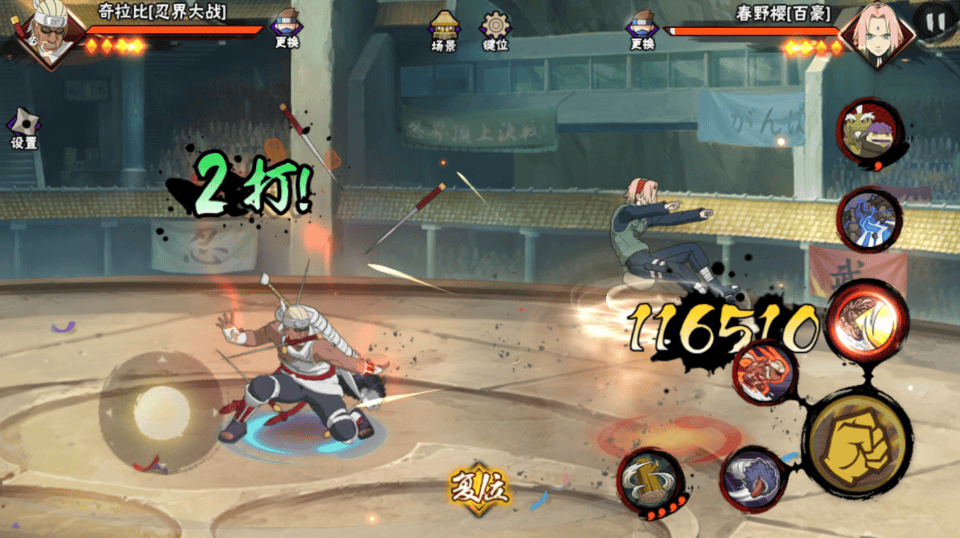Open the 键位 button layout settings
Image resolution: width=960 pixels, height=538 pixels.
(495, 30)
